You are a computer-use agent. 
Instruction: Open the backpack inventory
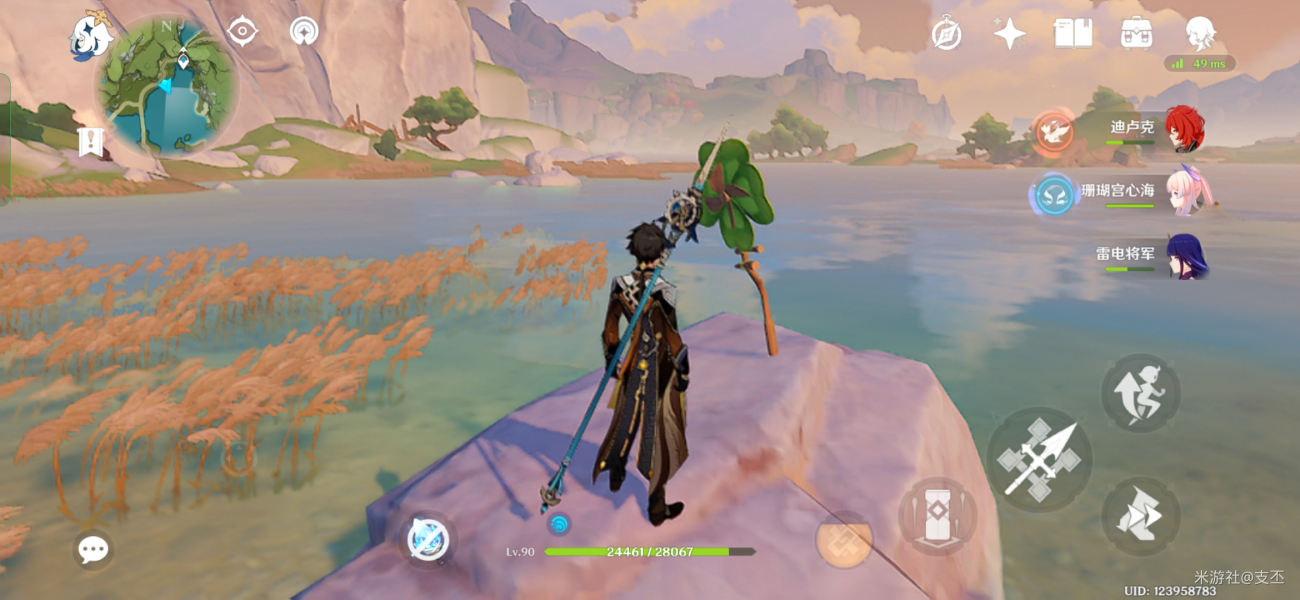pyautogui.click(x=1136, y=33)
